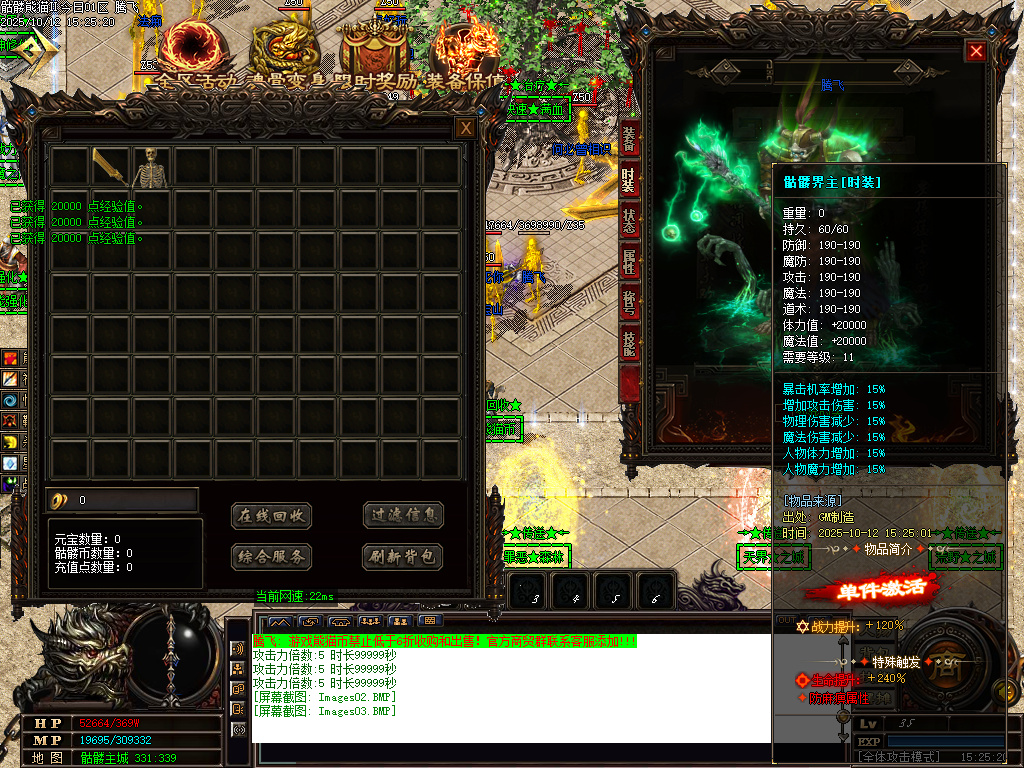The image size is (1024, 768).
Task: Open the 全区活动 server events icon
Action: tap(187, 48)
